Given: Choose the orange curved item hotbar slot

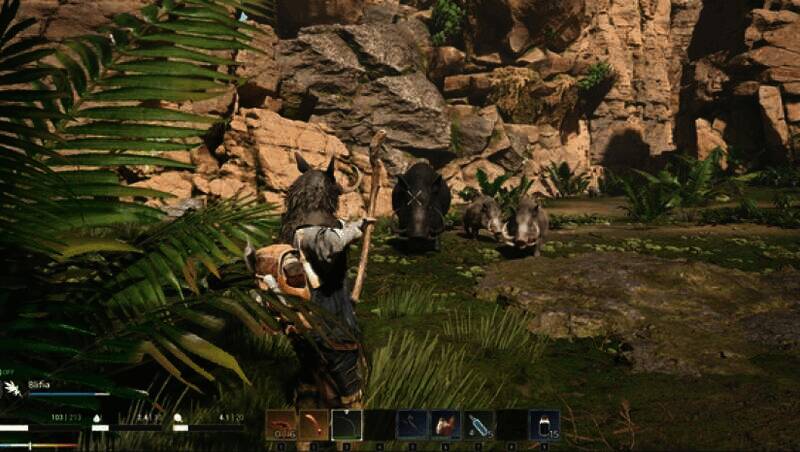Looking at the screenshot, I should click(314, 425).
